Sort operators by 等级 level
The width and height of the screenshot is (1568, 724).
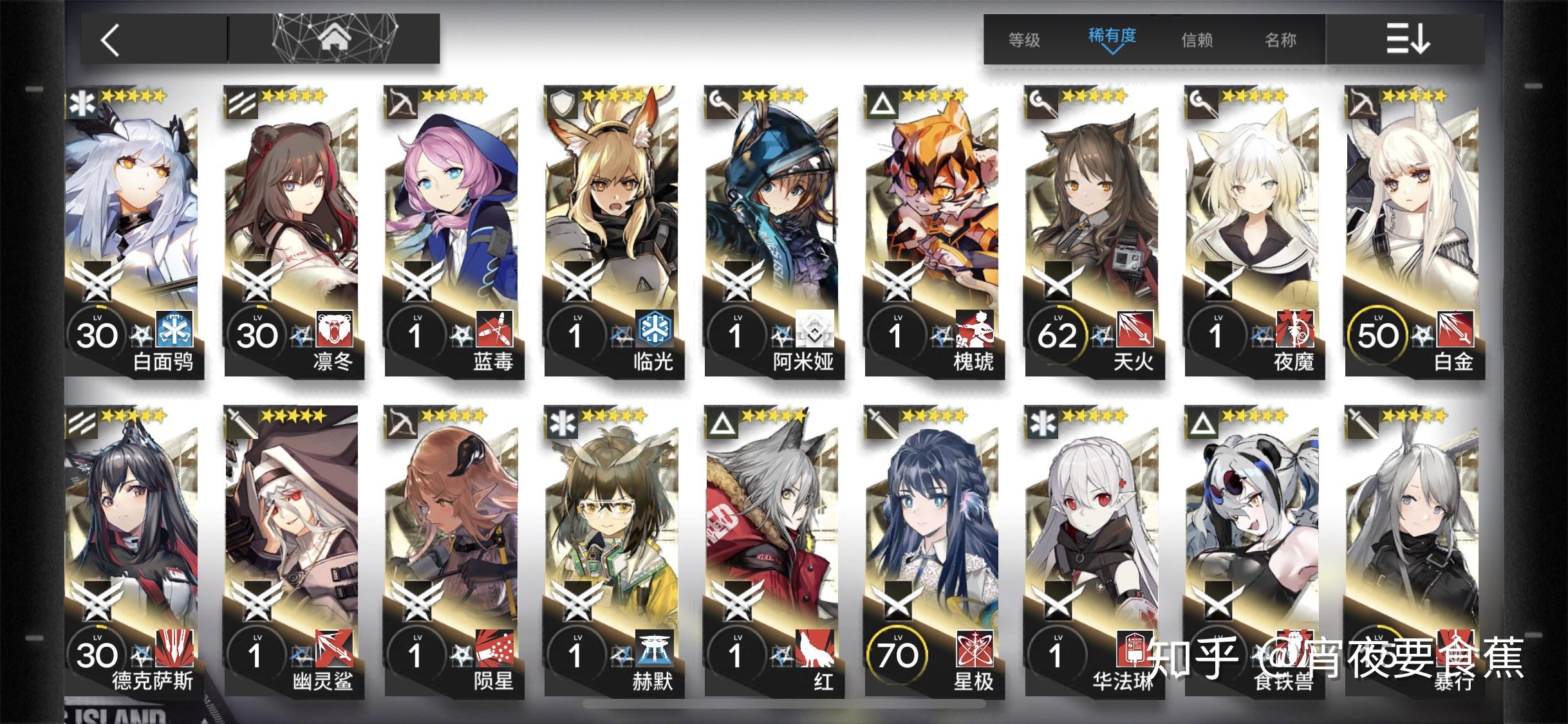[1024, 40]
